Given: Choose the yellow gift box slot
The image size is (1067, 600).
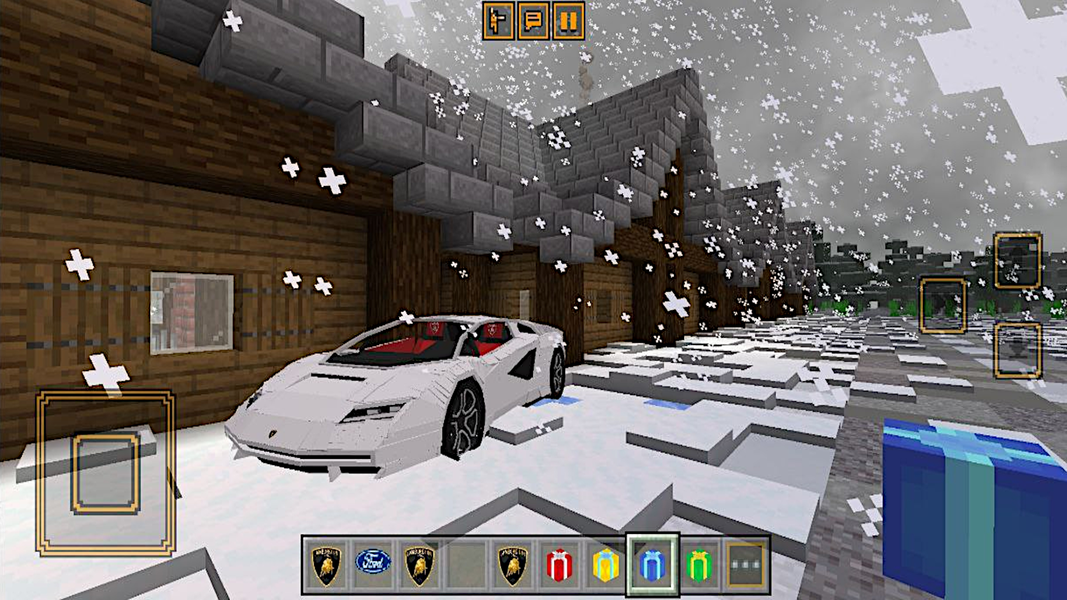Looking at the screenshot, I should click(606, 566).
